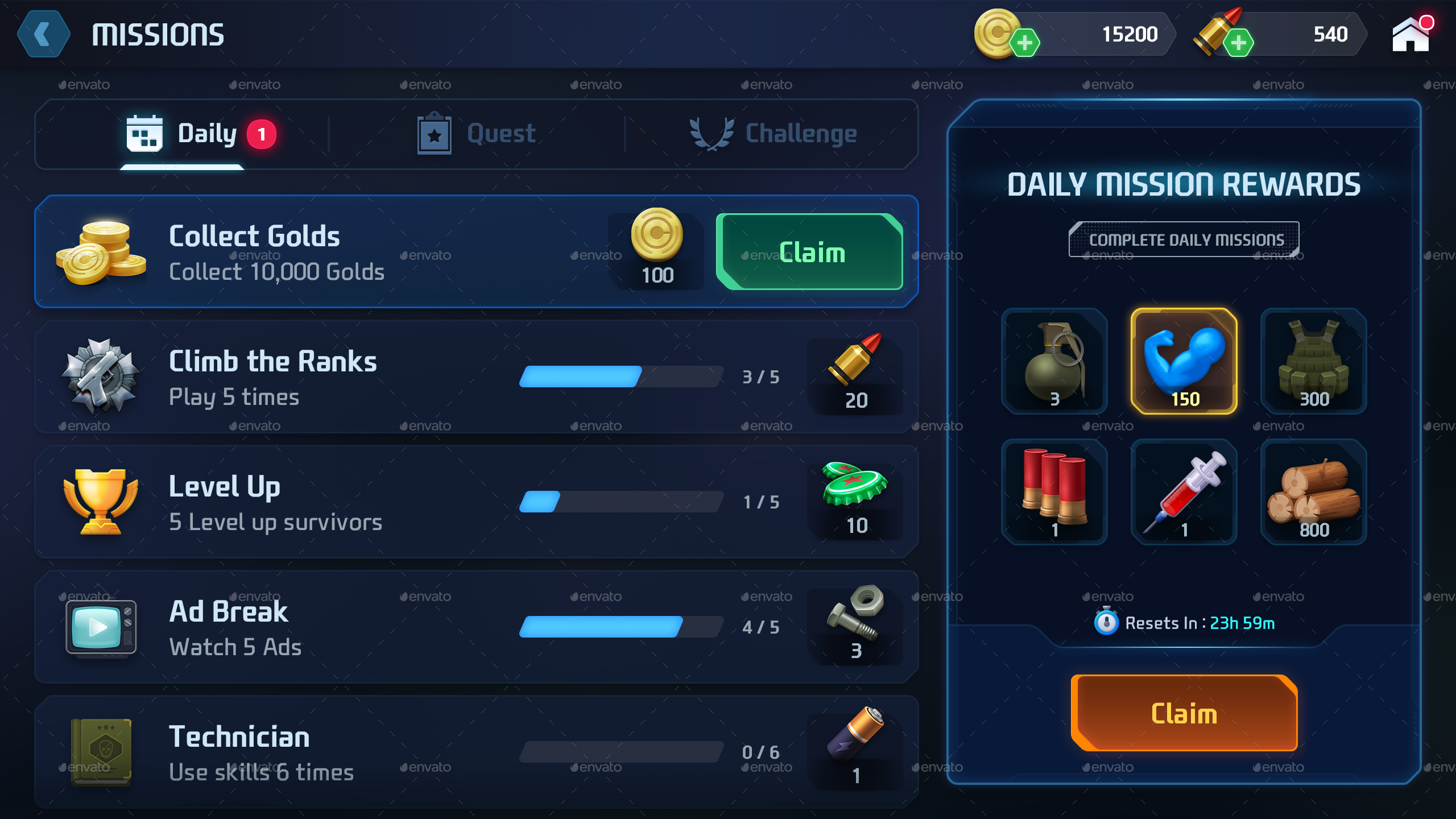Select the highlighted muscle strength reward
The height and width of the screenshot is (819, 1456).
pyautogui.click(x=1184, y=362)
